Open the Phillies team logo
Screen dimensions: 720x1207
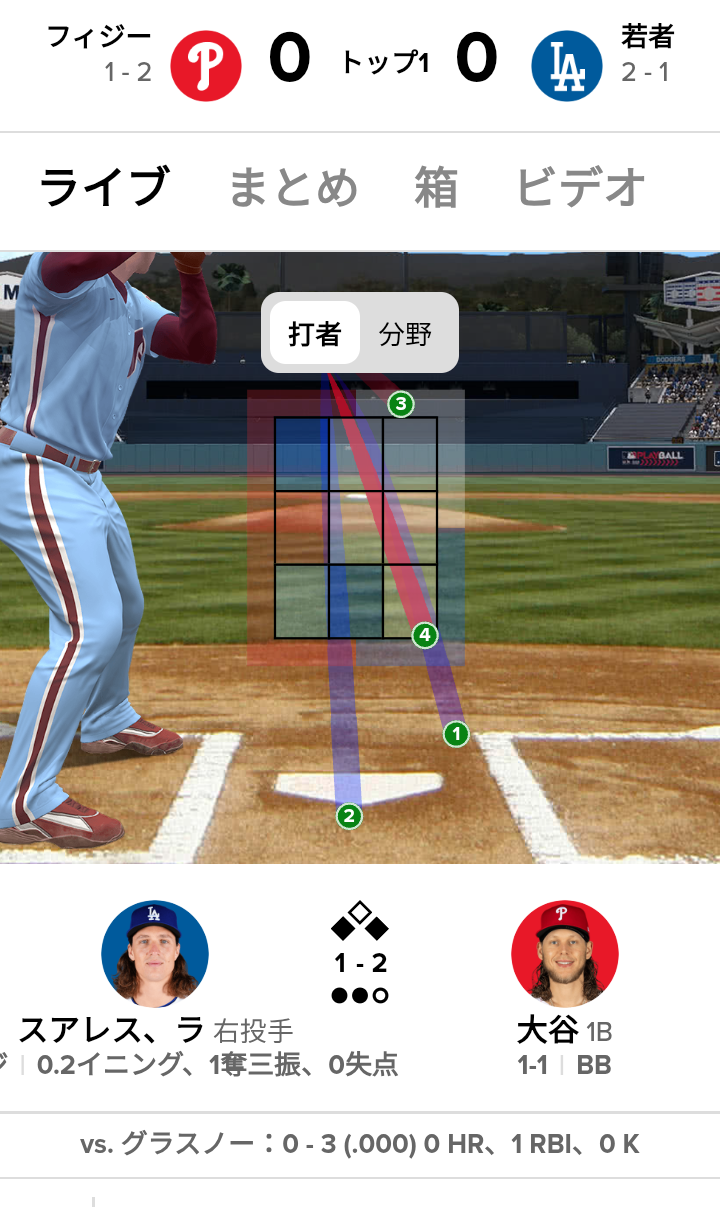[x=206, y=66]
